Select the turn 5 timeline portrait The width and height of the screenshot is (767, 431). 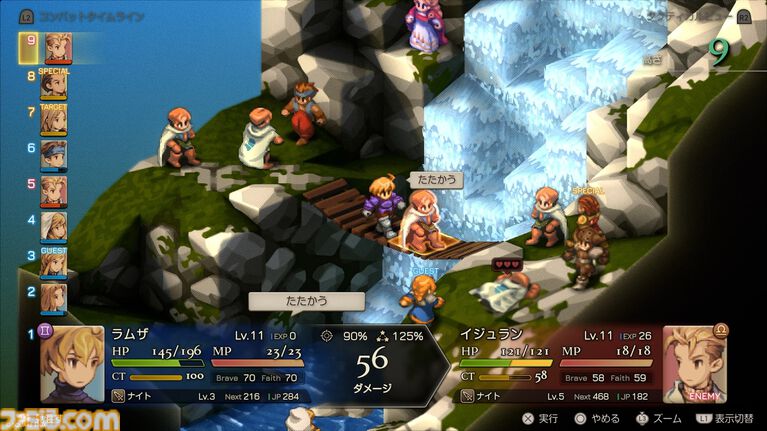[54, 190]
